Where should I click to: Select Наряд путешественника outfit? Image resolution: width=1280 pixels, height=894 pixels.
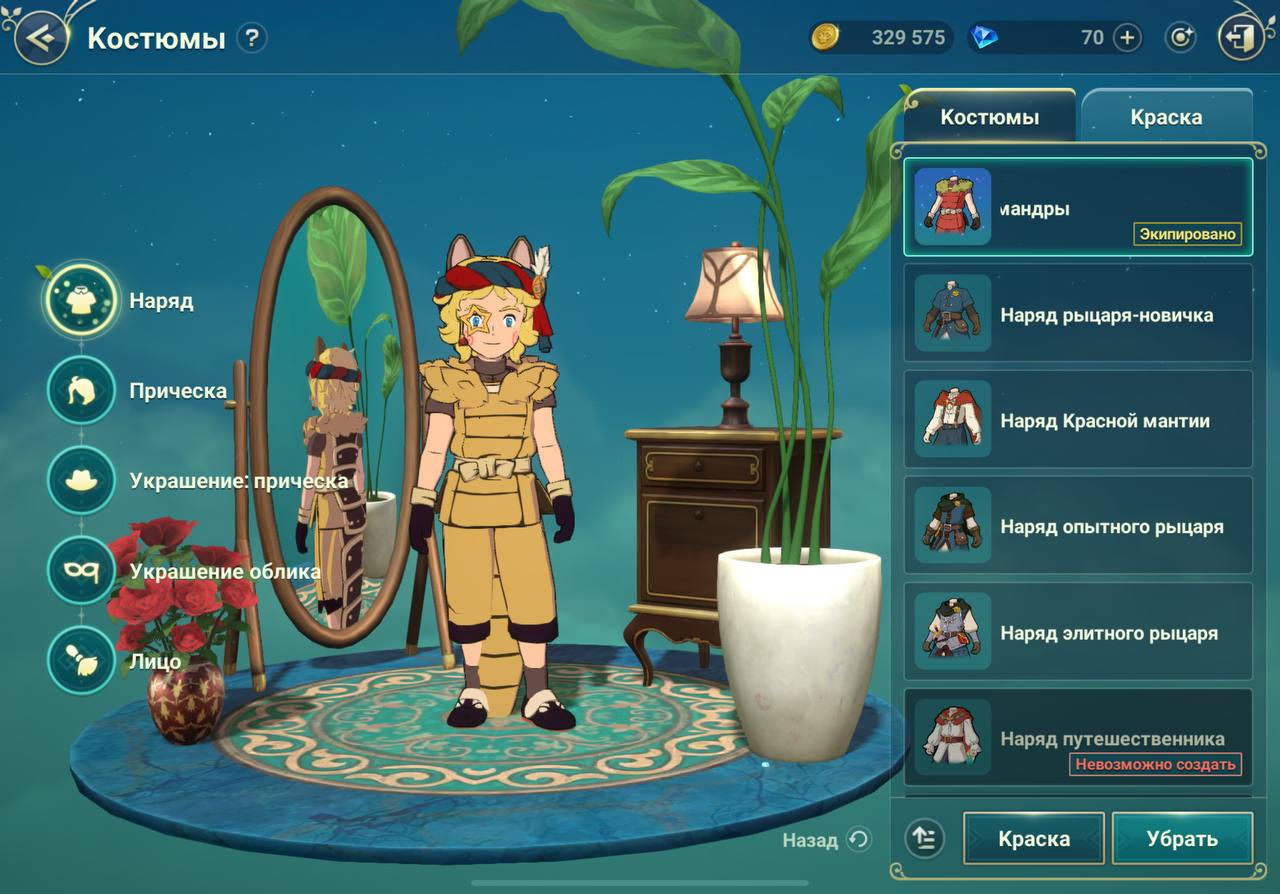(x=1078, y=738)
